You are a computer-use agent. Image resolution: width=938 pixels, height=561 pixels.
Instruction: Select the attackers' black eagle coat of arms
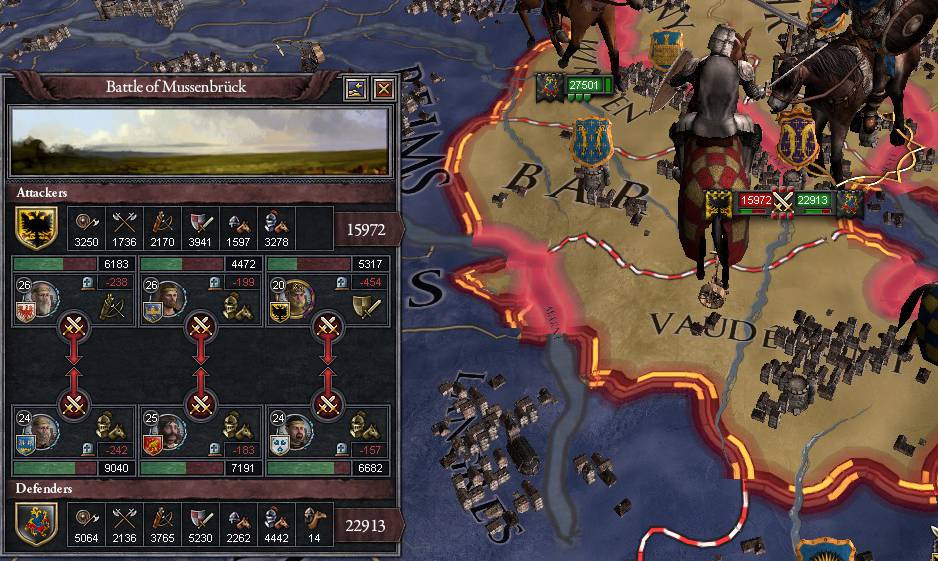[36, 229]
